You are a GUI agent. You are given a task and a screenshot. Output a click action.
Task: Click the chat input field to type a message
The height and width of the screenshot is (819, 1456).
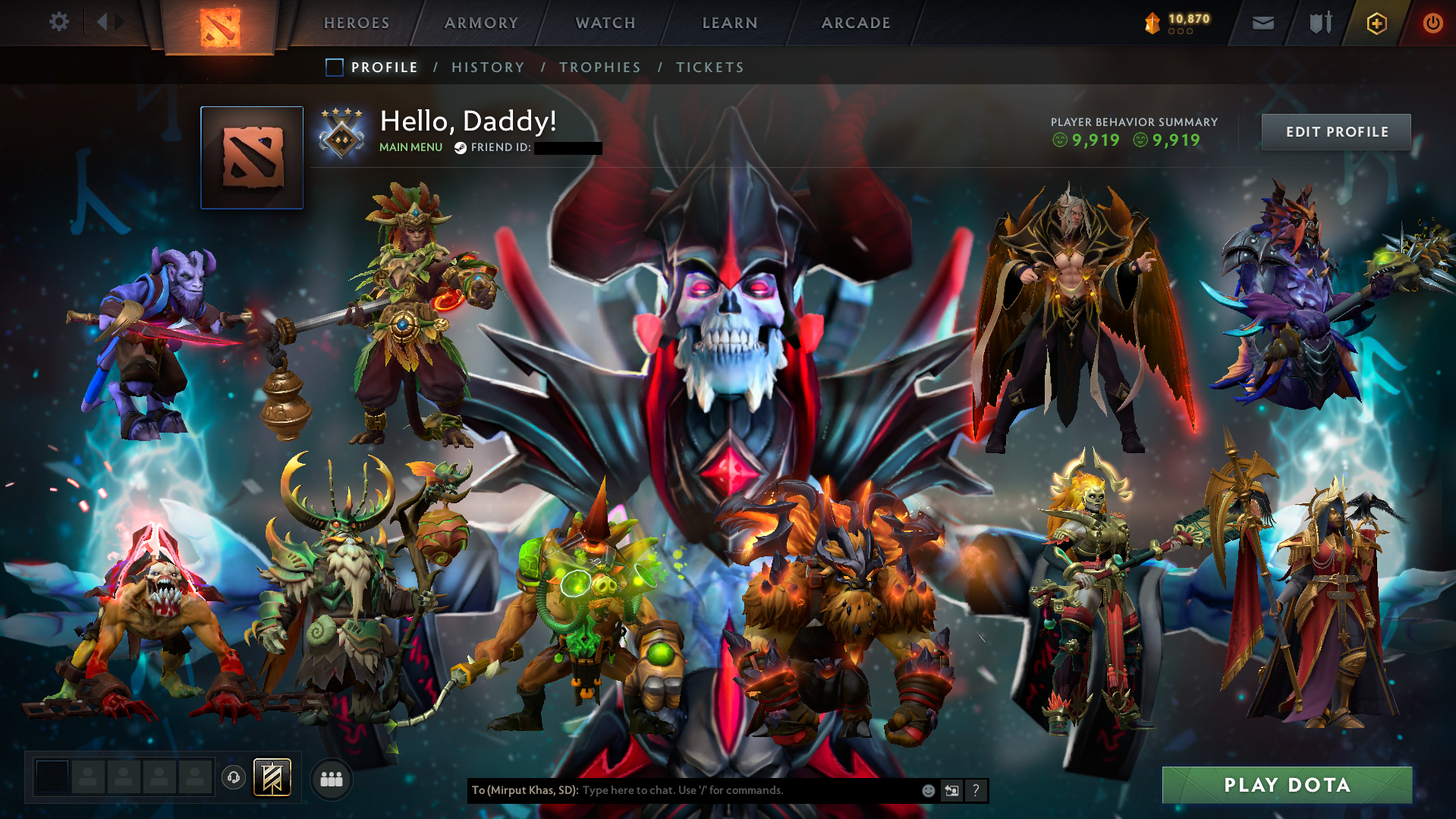coord(721,790)
